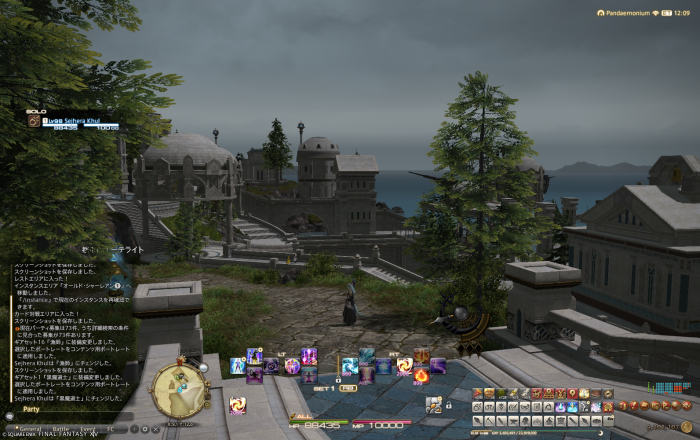Switch to the Event chat tab
The image size is (700, 440).
click(x=90, y=428)
